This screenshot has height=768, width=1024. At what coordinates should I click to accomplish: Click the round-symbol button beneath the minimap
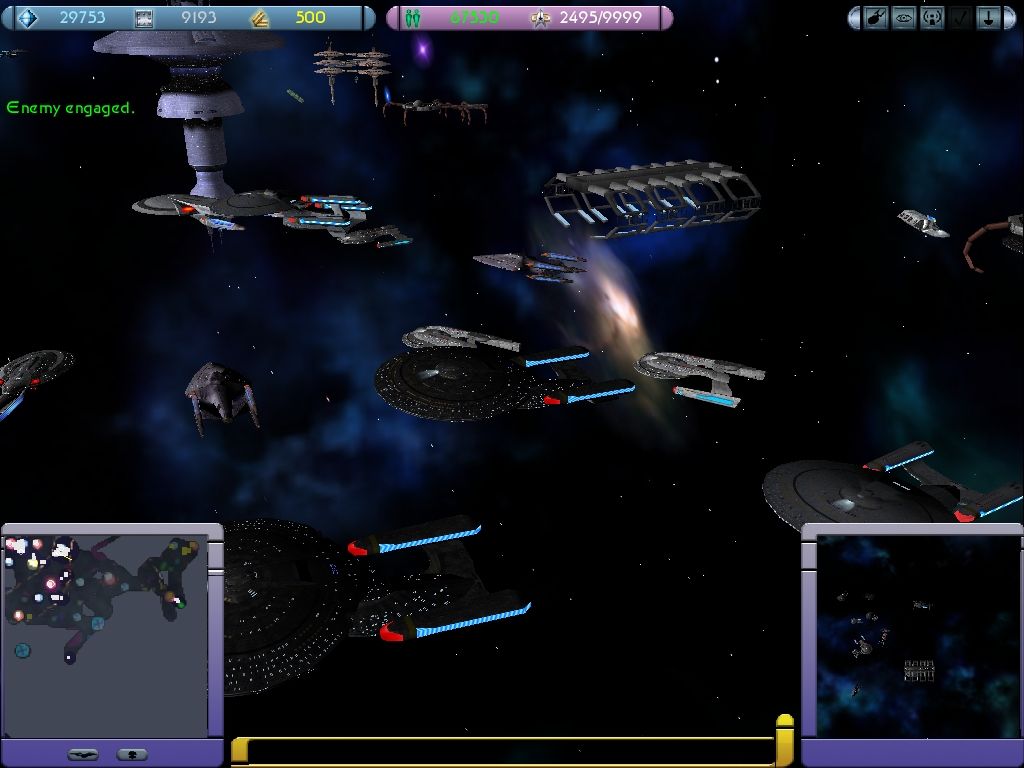132,754
